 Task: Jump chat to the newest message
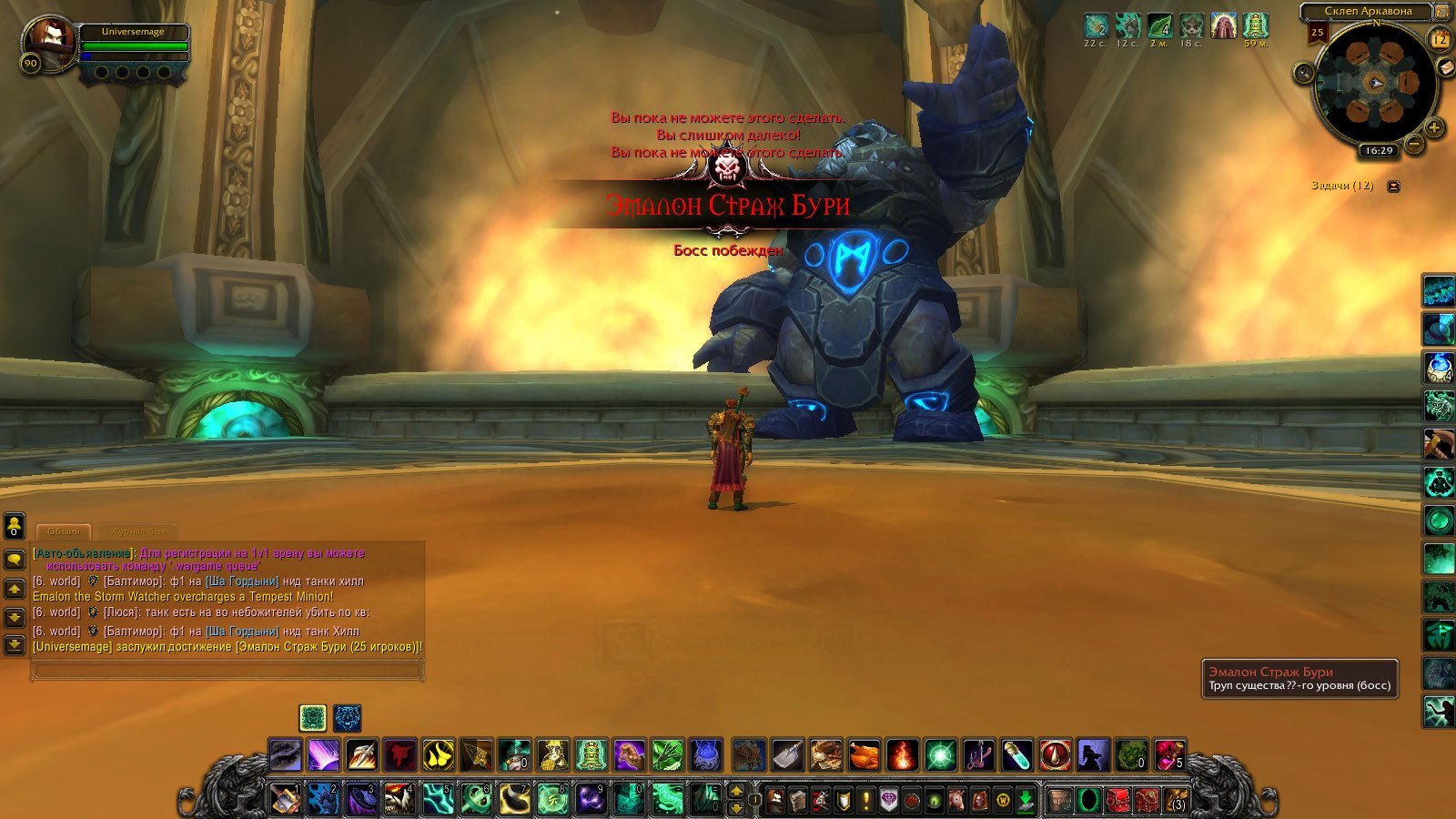click(x=15, y=645)
